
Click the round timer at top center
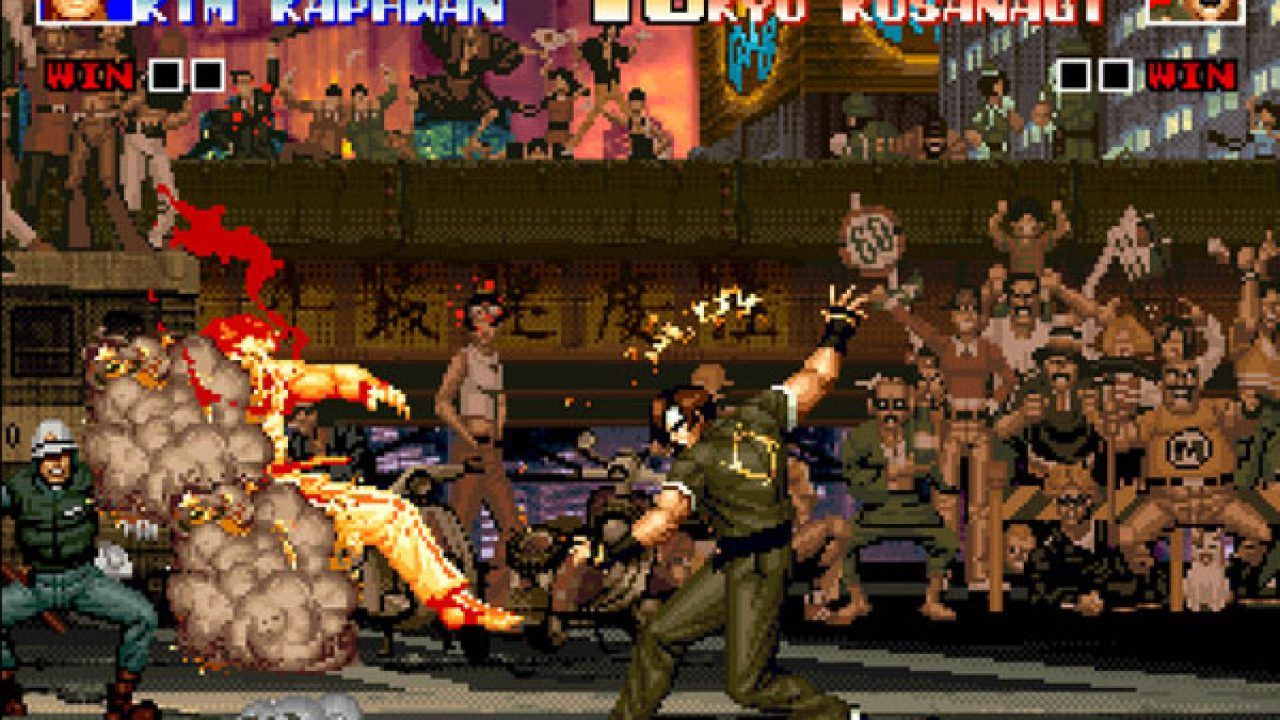click(645, 10)
